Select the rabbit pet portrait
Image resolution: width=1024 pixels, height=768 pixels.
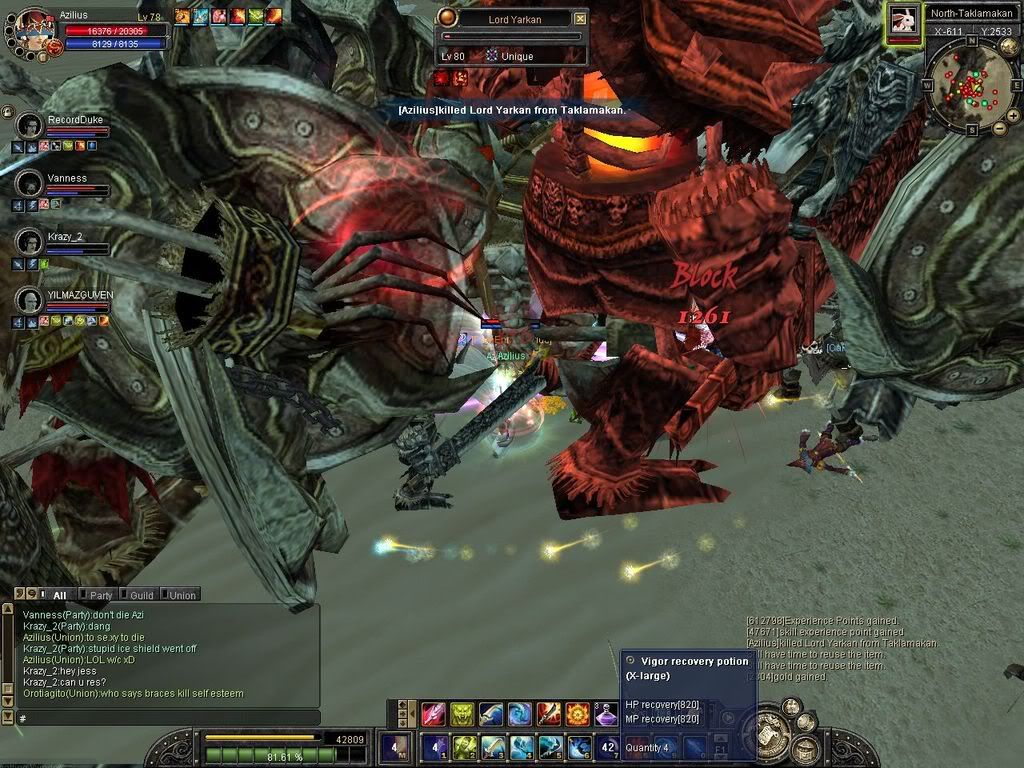904,21
